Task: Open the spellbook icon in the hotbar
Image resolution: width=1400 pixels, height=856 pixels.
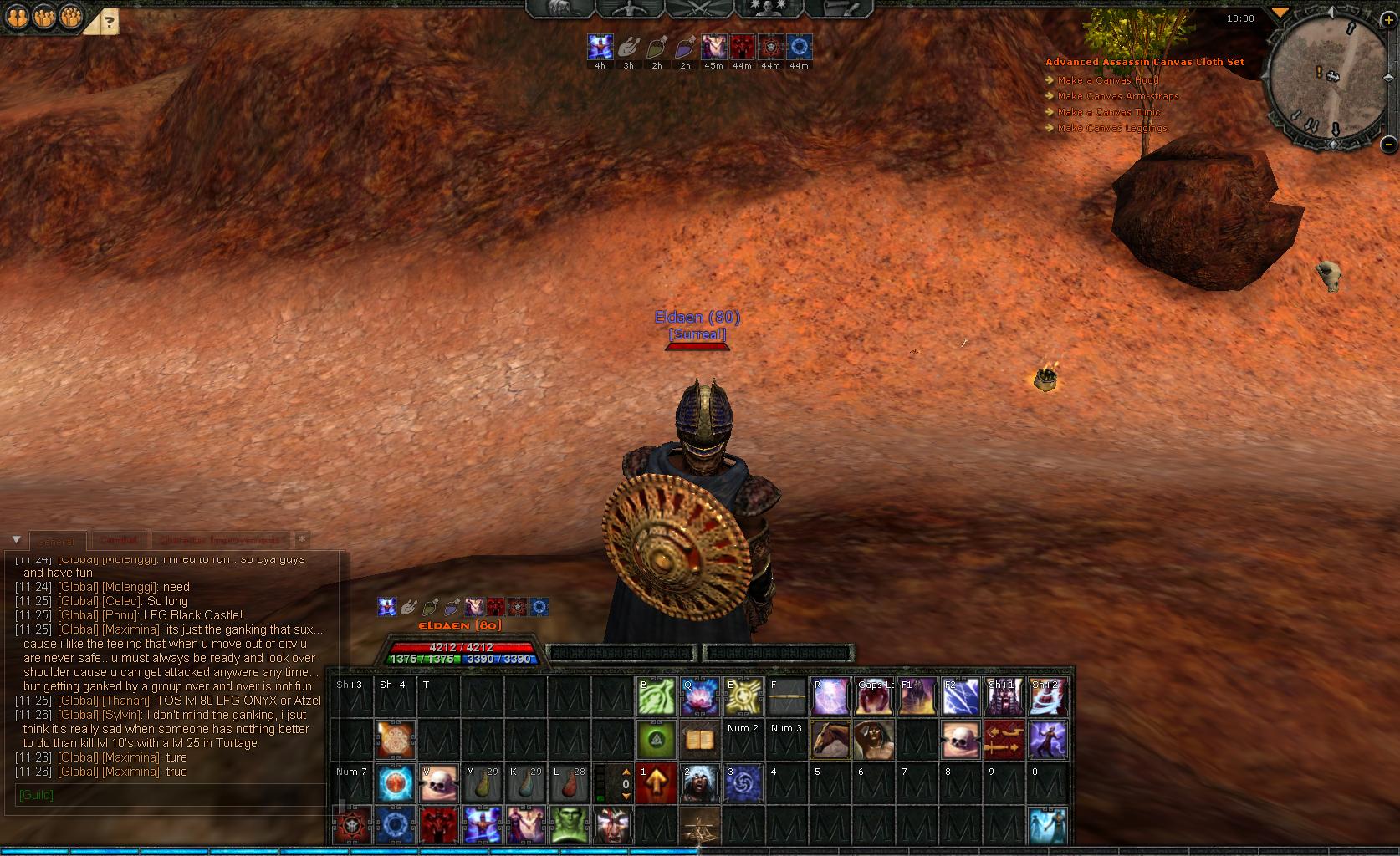Action: pos(699,740)
